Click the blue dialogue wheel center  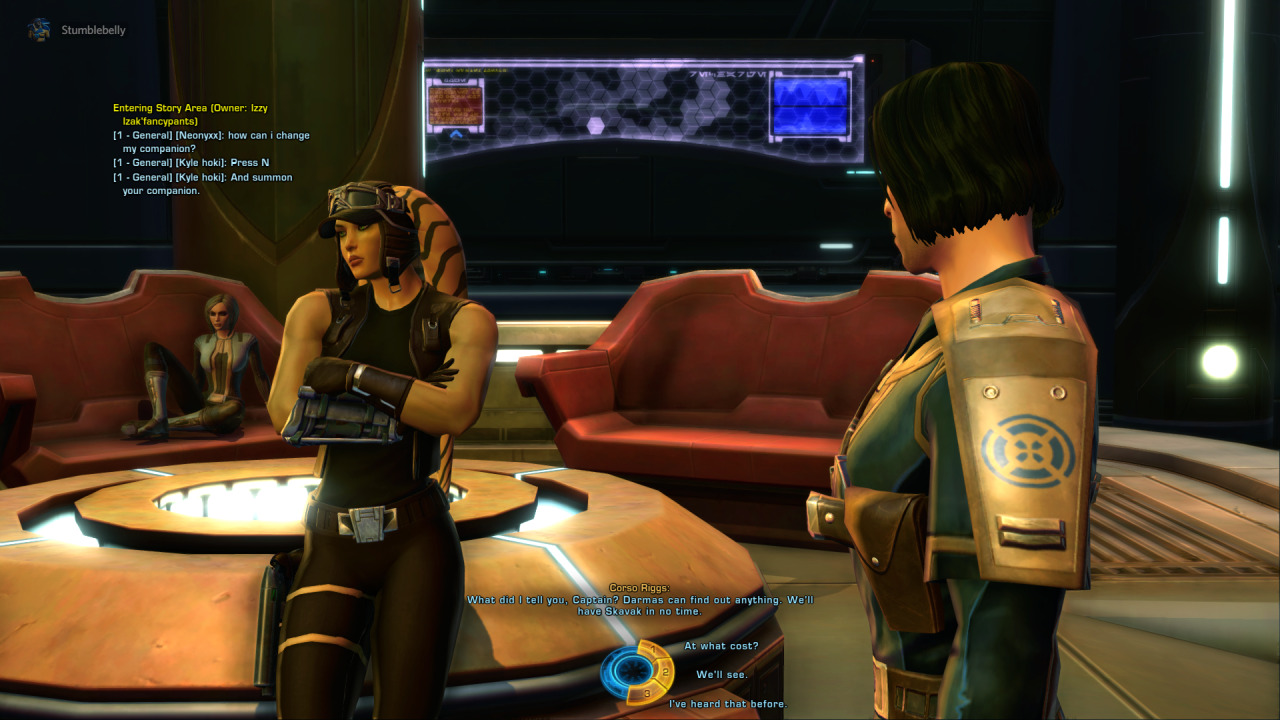click(628, 669)
